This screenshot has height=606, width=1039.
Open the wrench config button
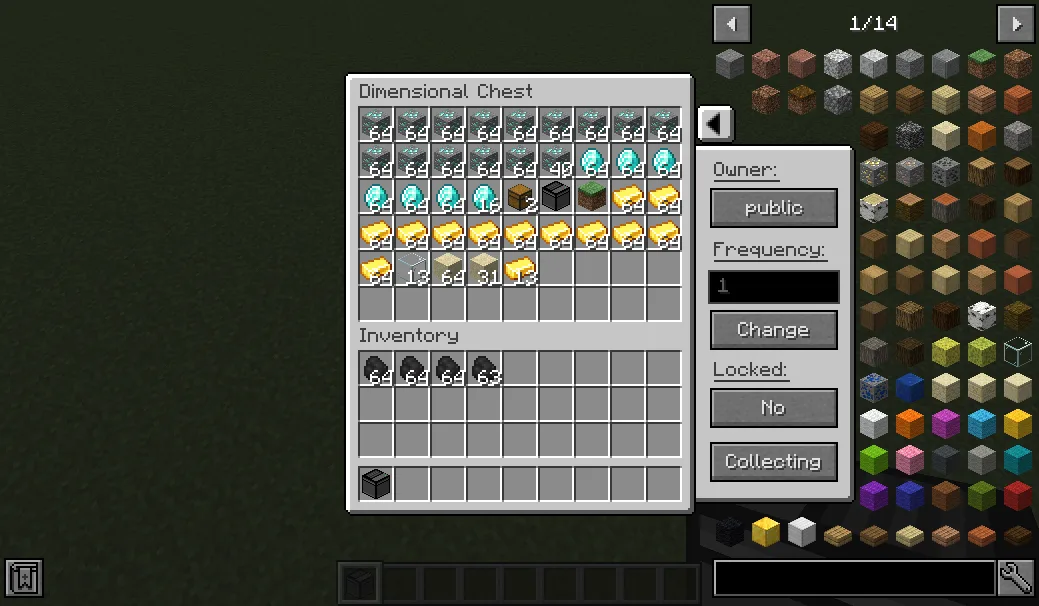(1016, 578)
